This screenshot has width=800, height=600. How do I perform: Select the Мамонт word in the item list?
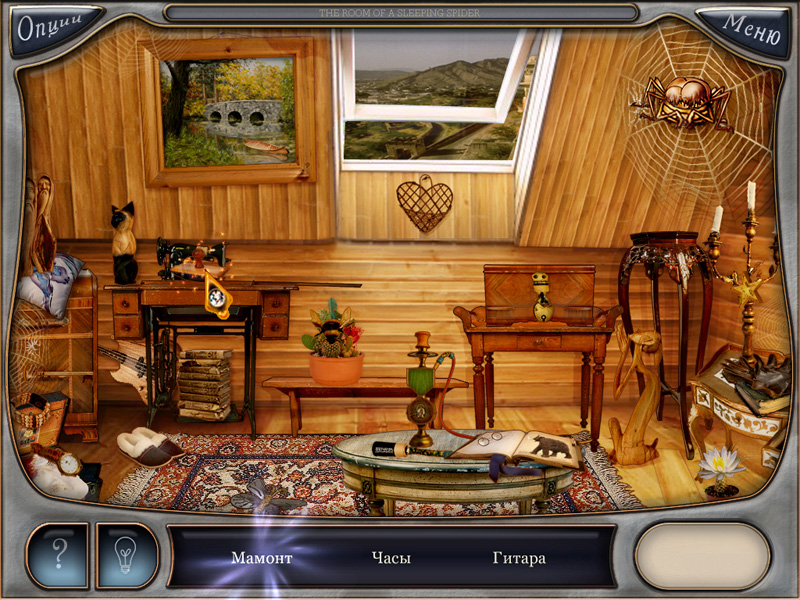[x=261, y=558]
